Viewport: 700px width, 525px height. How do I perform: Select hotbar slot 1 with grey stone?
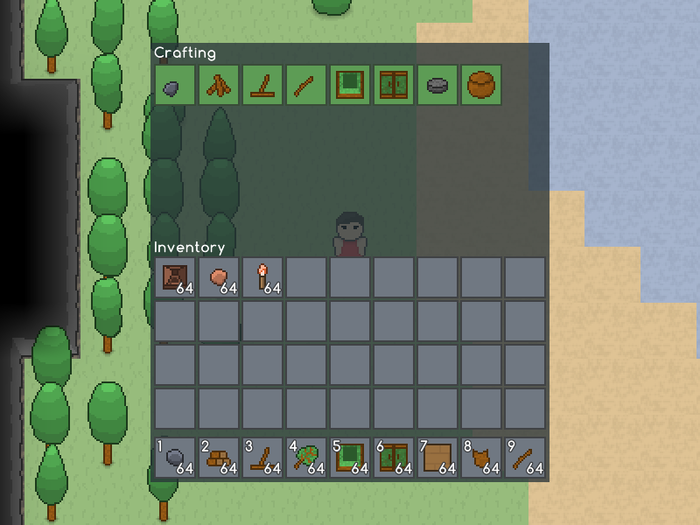point(174,458)
